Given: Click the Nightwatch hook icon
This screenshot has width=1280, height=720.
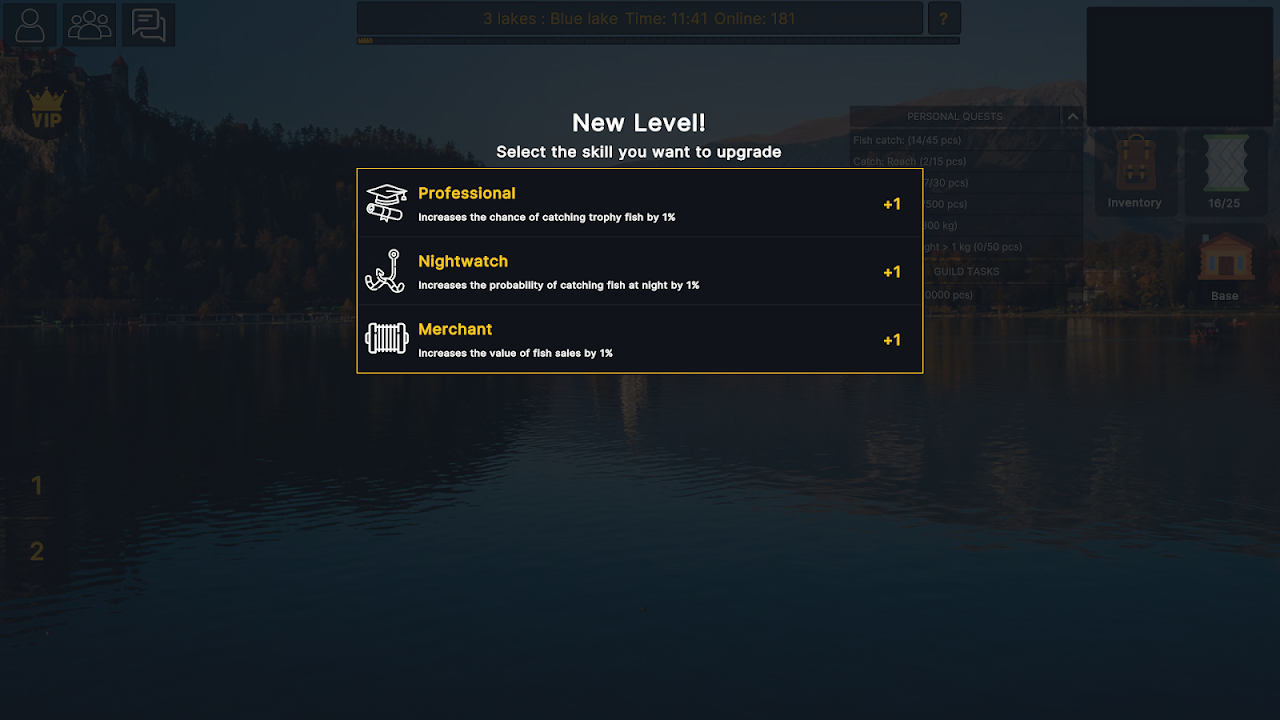Looking at the screenshot, I should (x=386, y=270).
